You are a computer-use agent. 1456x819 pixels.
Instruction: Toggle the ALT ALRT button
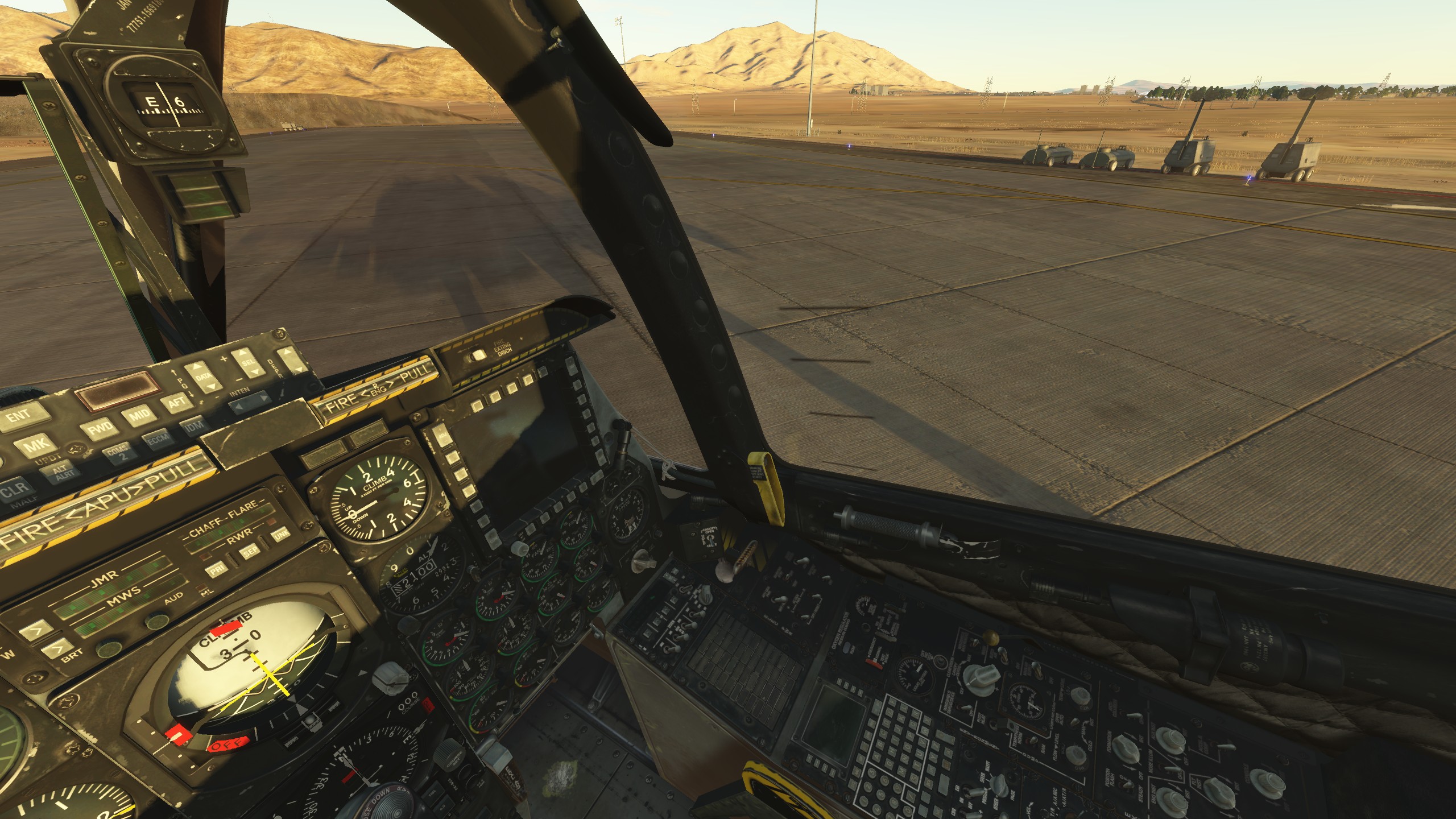tap(61, 473)
